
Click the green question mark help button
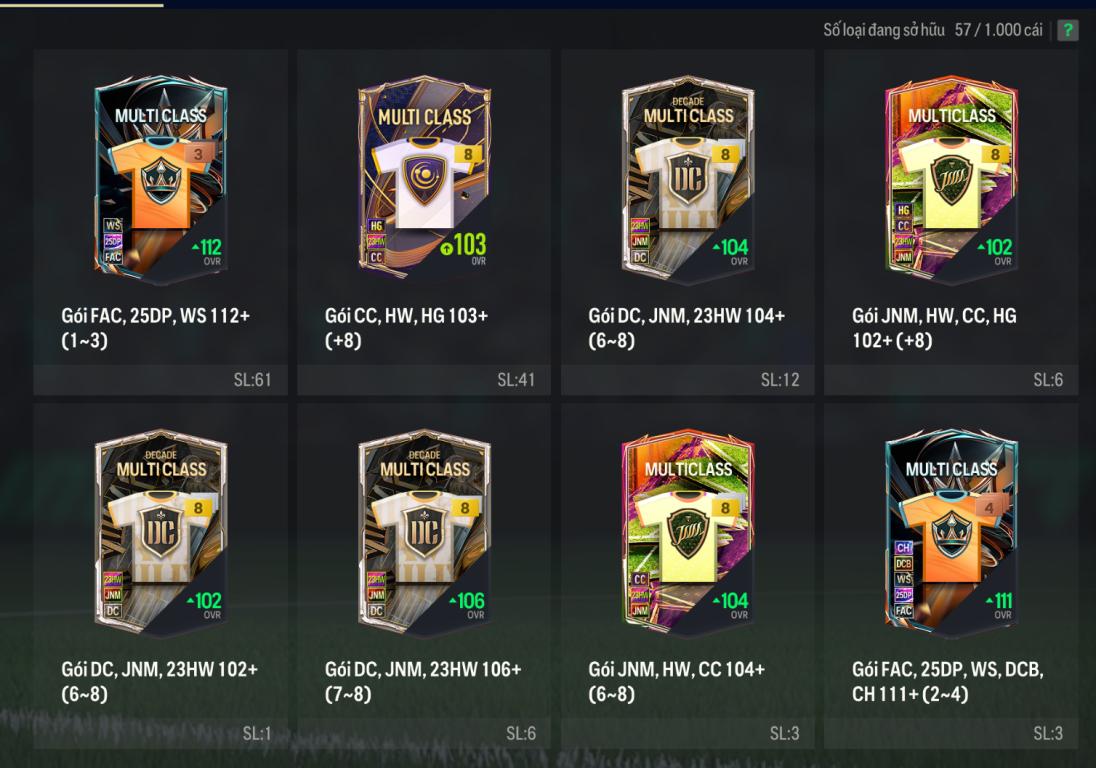(x=1068, y=30)
